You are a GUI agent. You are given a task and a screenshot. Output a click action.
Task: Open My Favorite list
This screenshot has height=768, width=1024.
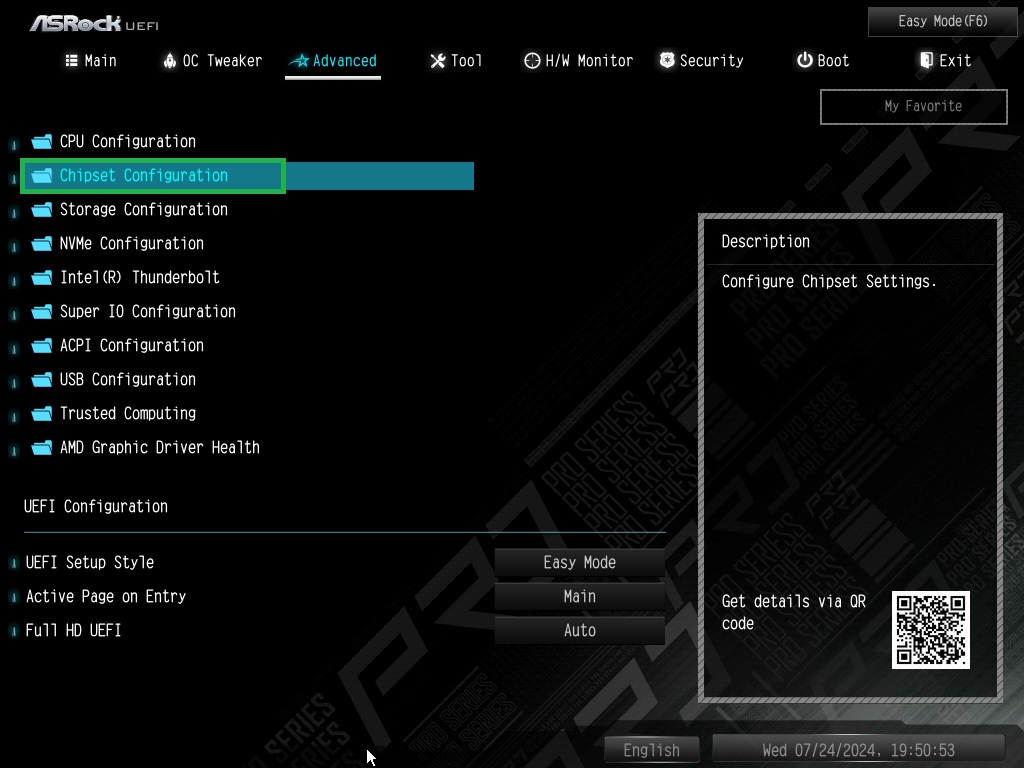913,106
